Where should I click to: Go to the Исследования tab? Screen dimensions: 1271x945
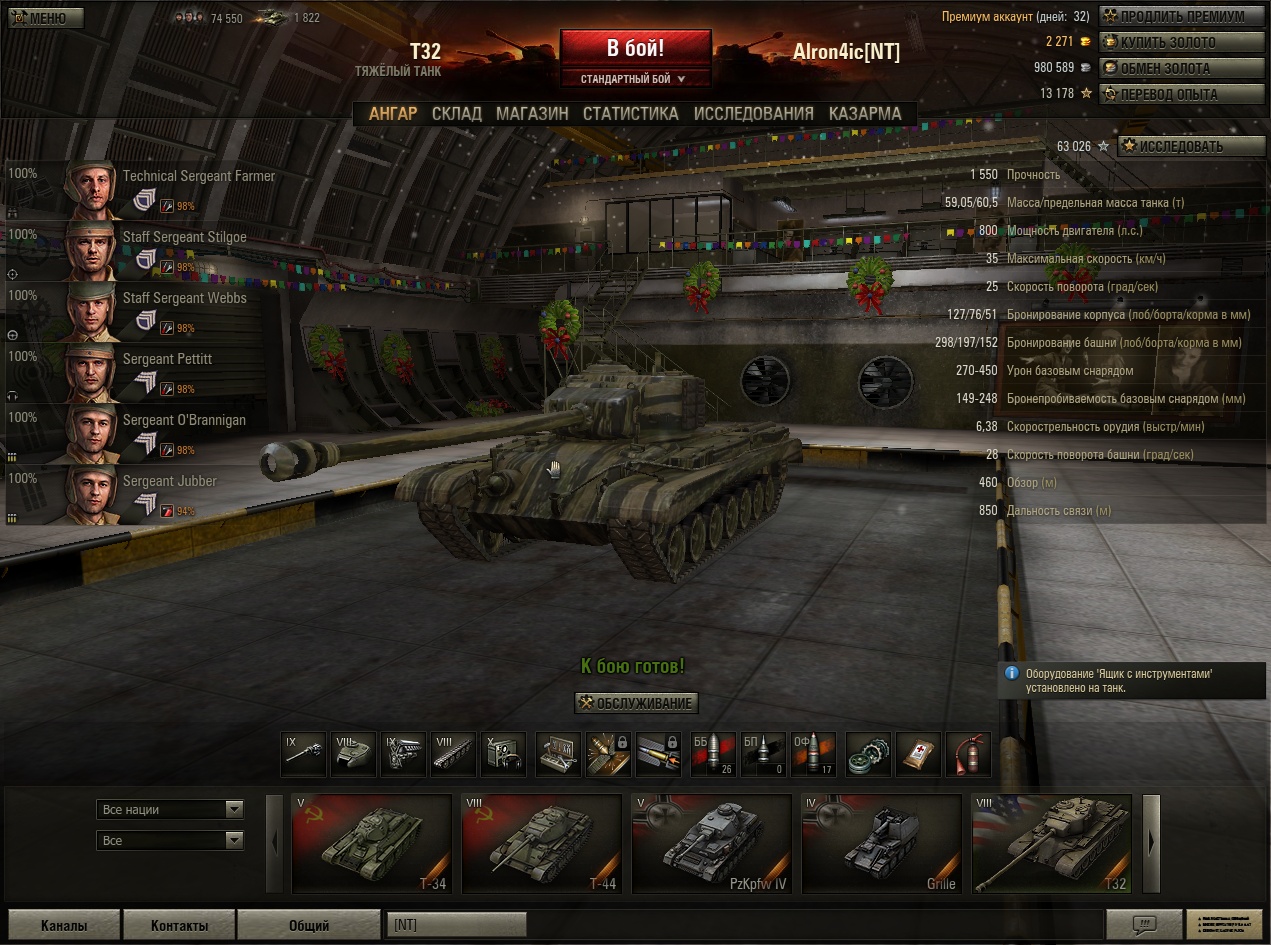coord(753,114)
